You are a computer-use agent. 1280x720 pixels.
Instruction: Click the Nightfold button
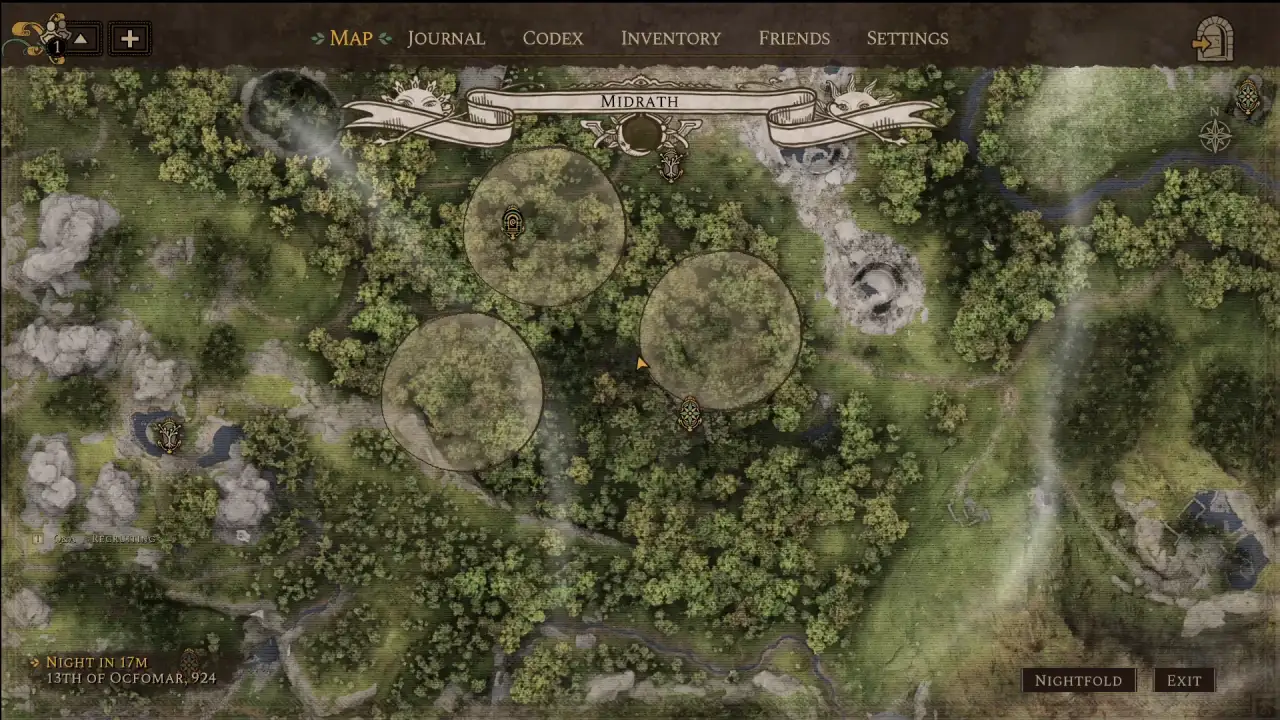(x=1078, y=680)
